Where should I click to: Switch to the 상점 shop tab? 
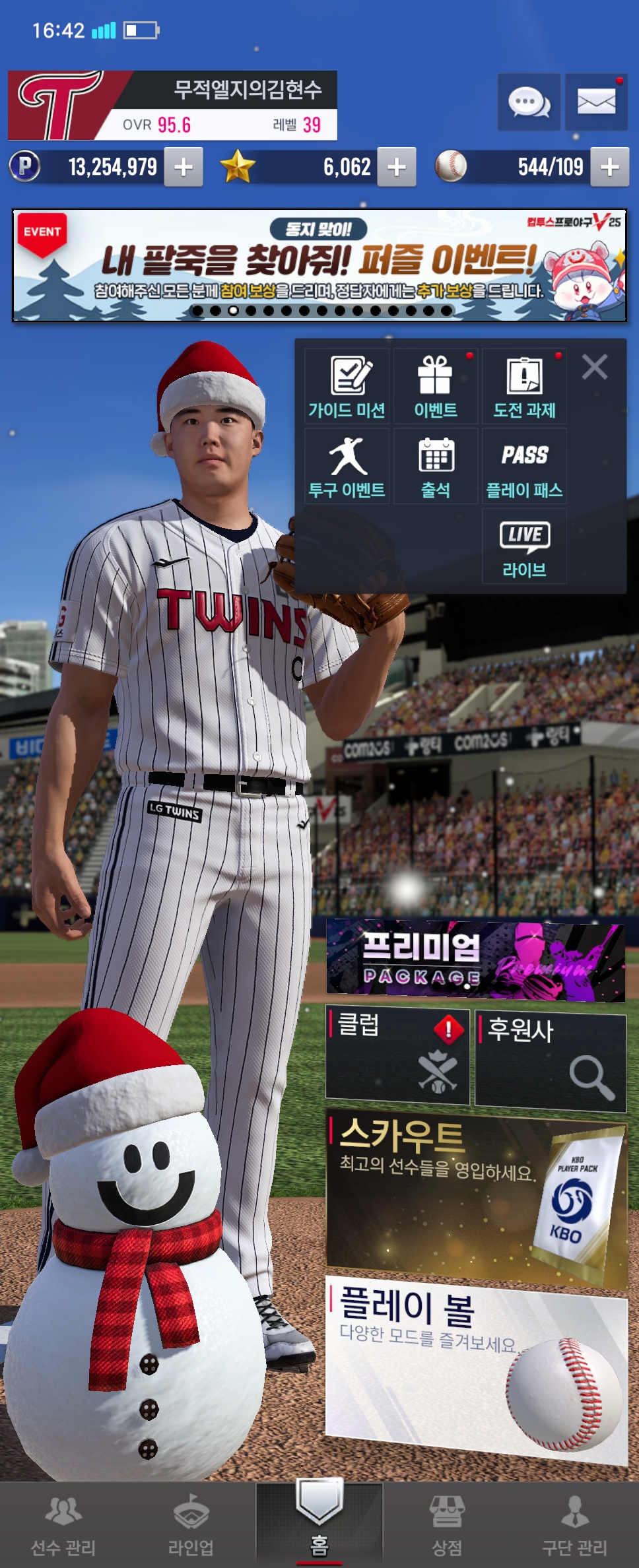coord(447,1526)
